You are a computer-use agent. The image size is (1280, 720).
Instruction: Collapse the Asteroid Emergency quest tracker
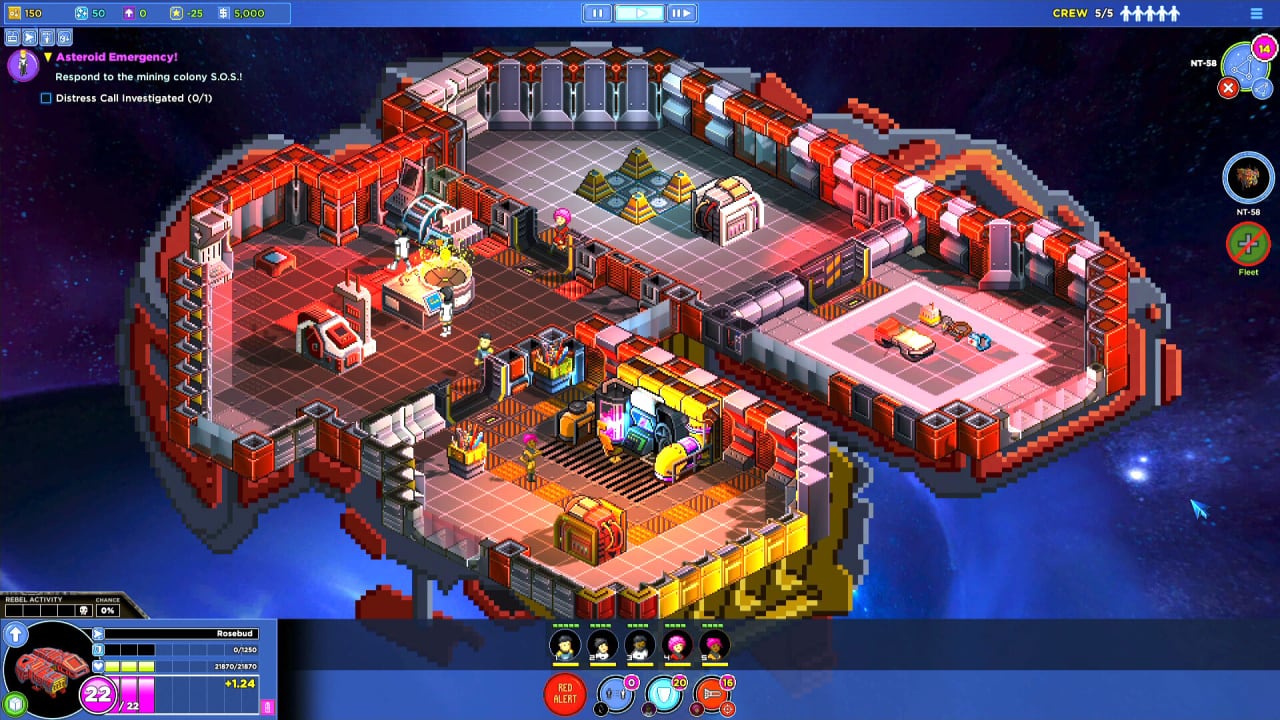[x=47, y=58]
